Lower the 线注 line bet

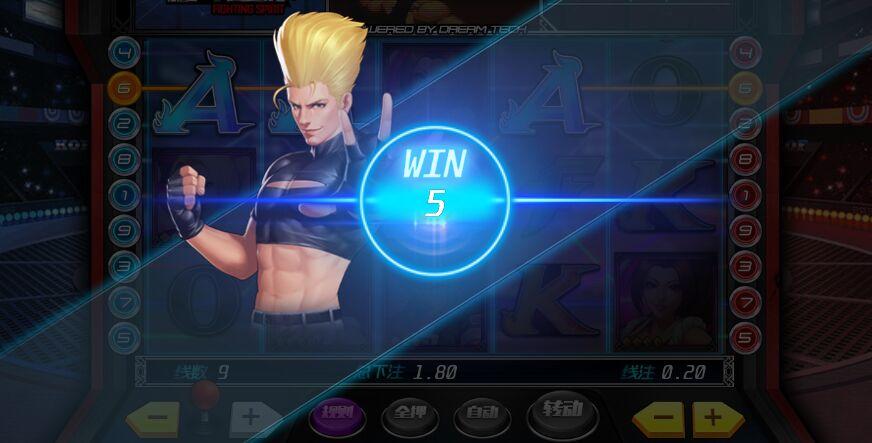click(x=658, y=417)
